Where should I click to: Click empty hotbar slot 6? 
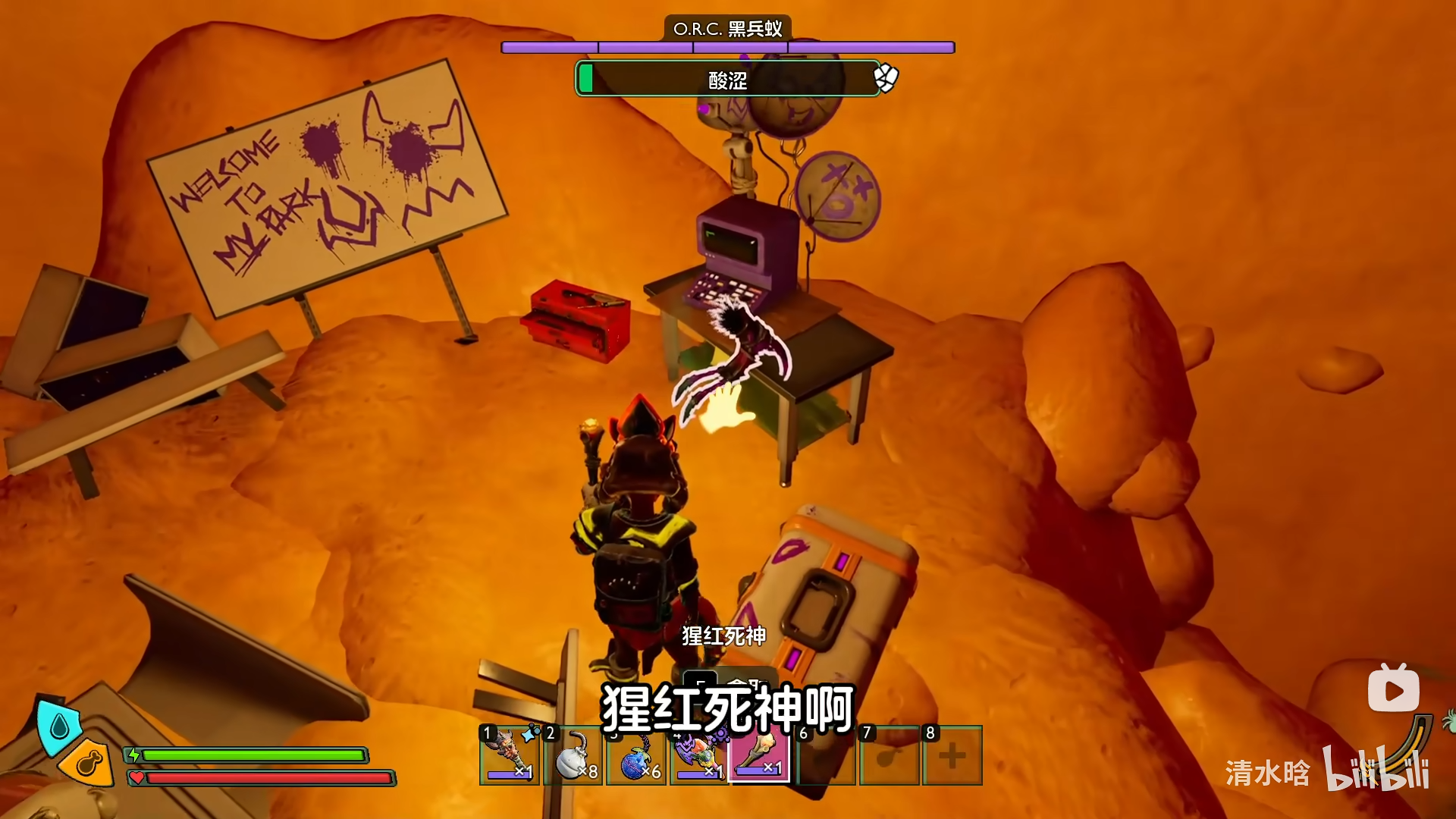click(825, 758)
